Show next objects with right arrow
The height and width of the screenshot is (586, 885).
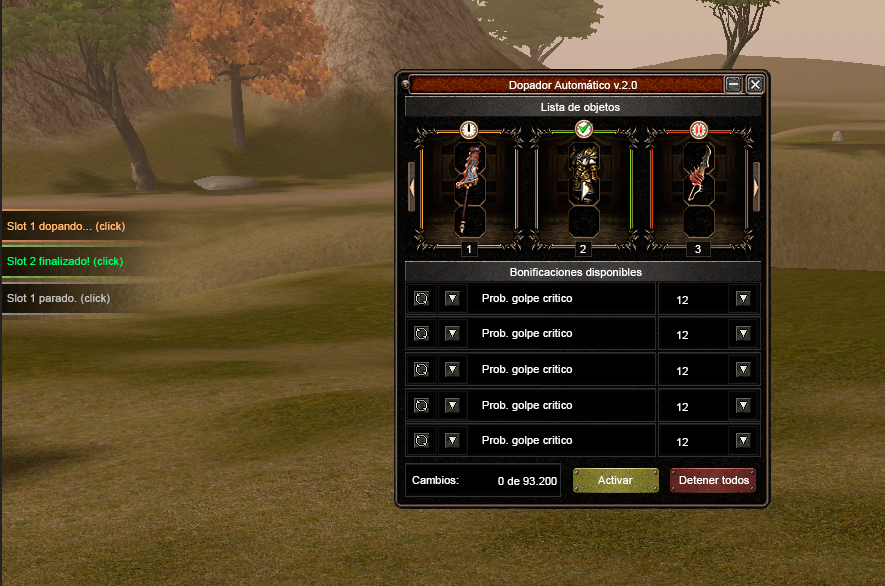coord(756,187)
